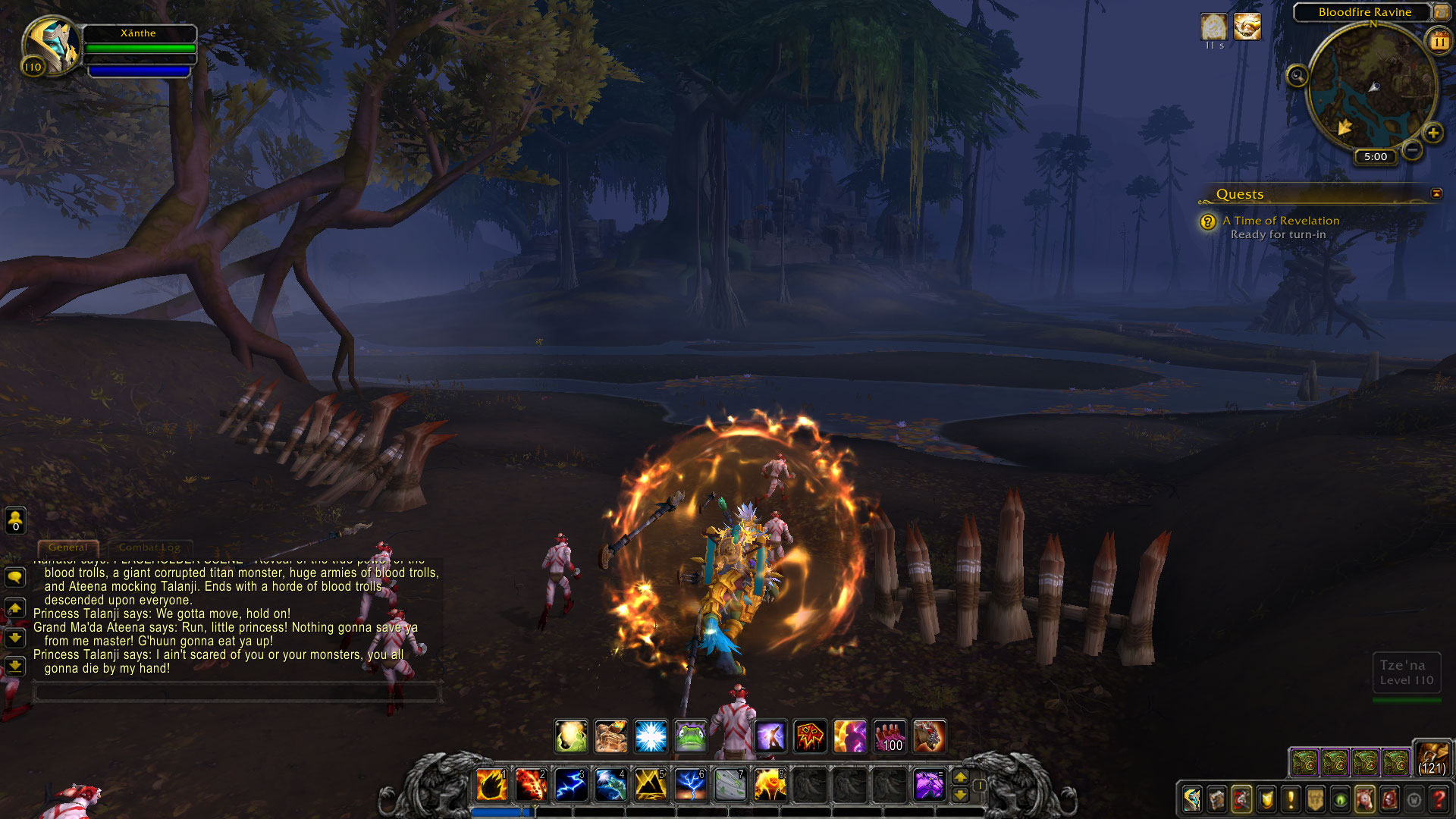Cast the flame ability in slot 1
Viewport: 1456px width, 819px height.
tap(491, 785)
